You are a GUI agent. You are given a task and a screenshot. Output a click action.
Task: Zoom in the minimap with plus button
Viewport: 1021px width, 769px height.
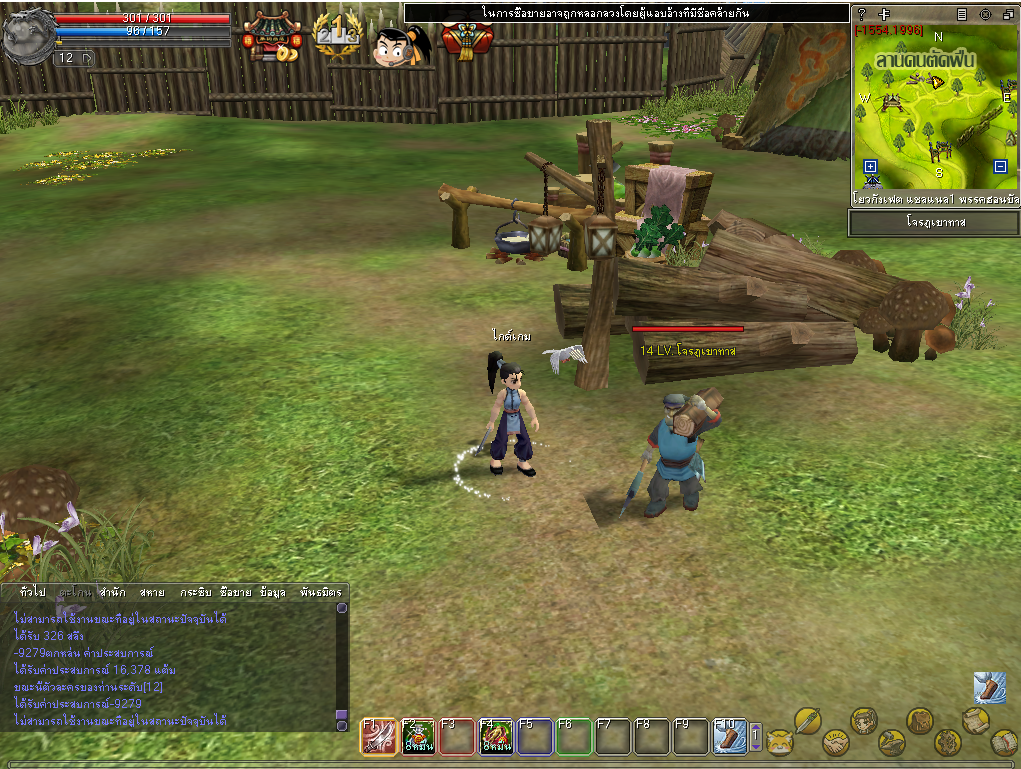pyautogui.click(x=870, y=167)
